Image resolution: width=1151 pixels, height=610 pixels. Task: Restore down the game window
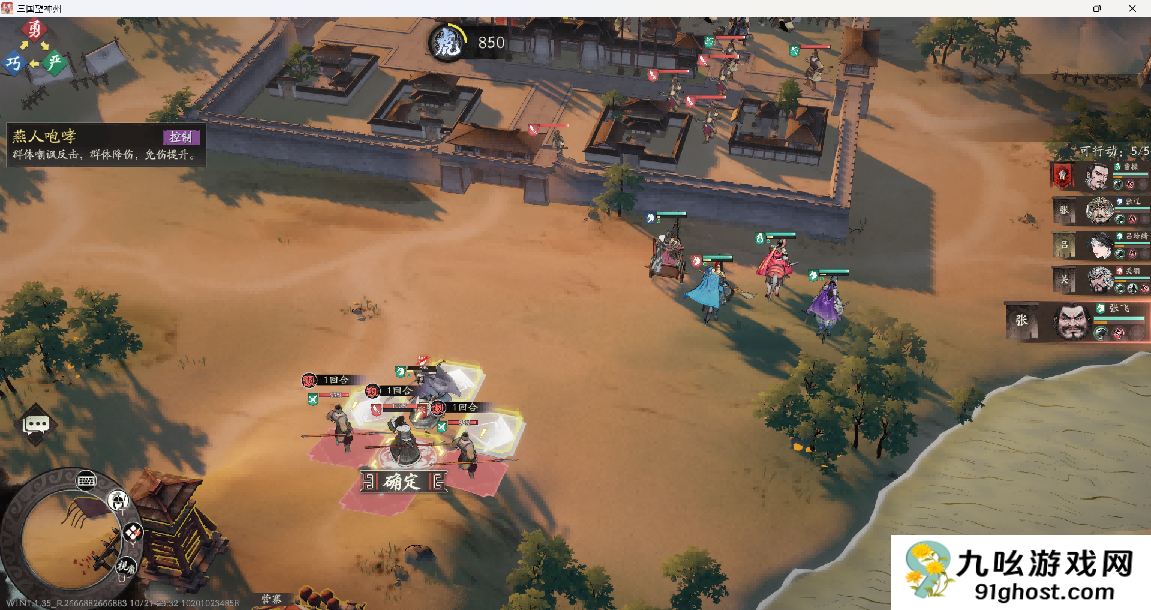pyautogui.click(x=1097, y=7)
